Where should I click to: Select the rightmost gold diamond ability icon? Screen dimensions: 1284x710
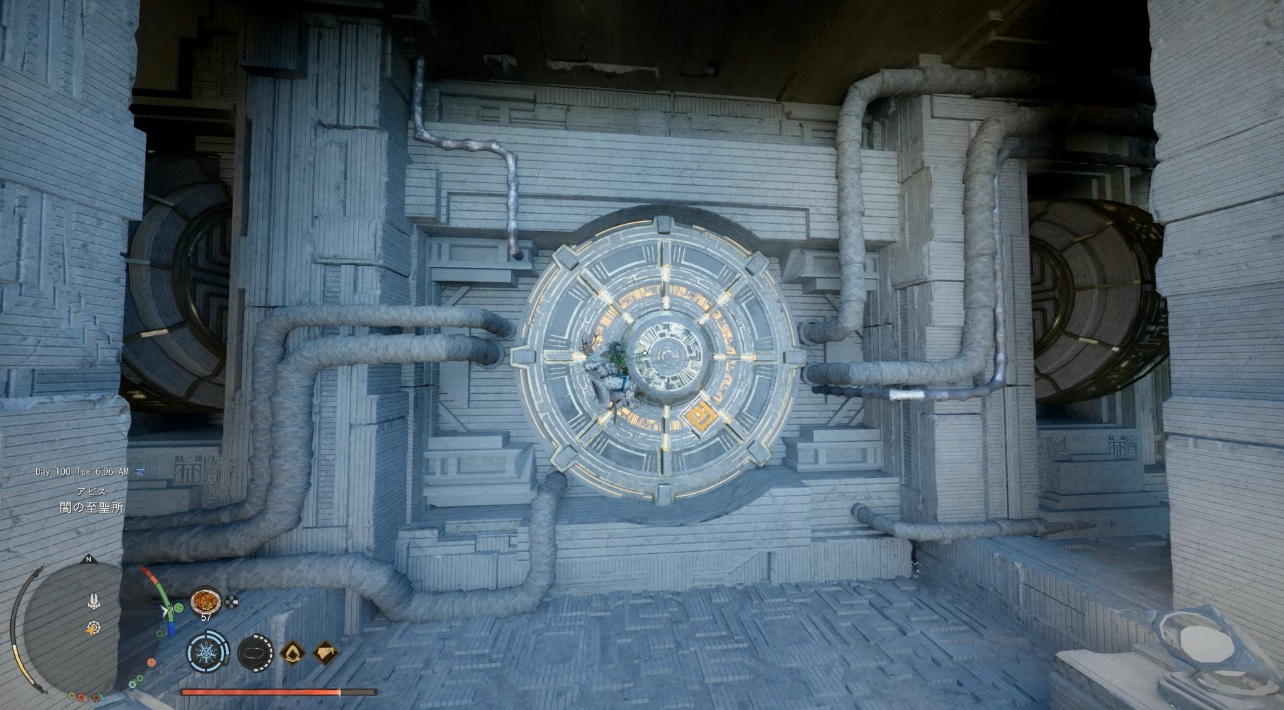pyautogui.click(x=326, y=653)
